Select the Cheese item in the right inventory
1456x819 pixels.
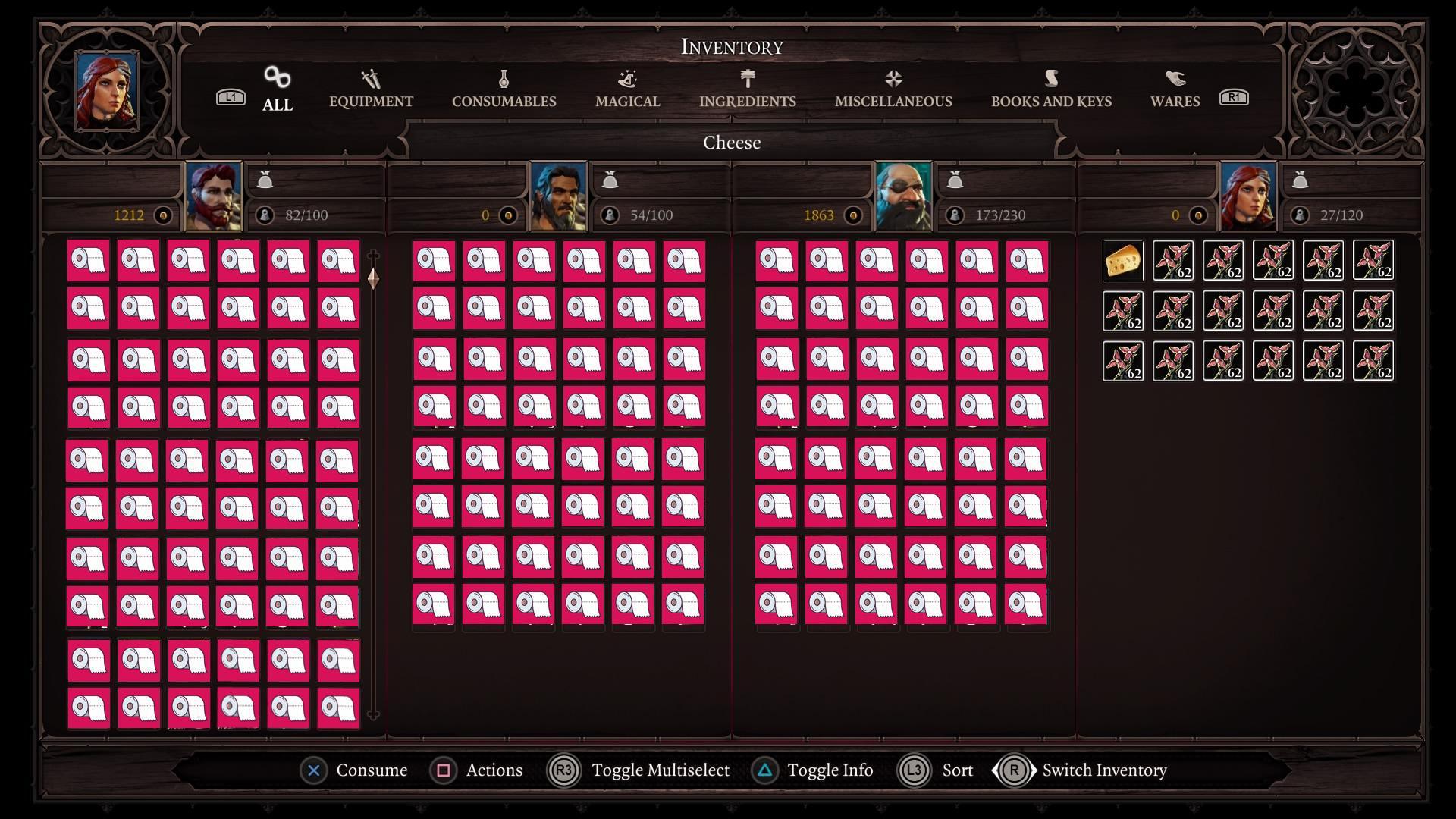1122,260
